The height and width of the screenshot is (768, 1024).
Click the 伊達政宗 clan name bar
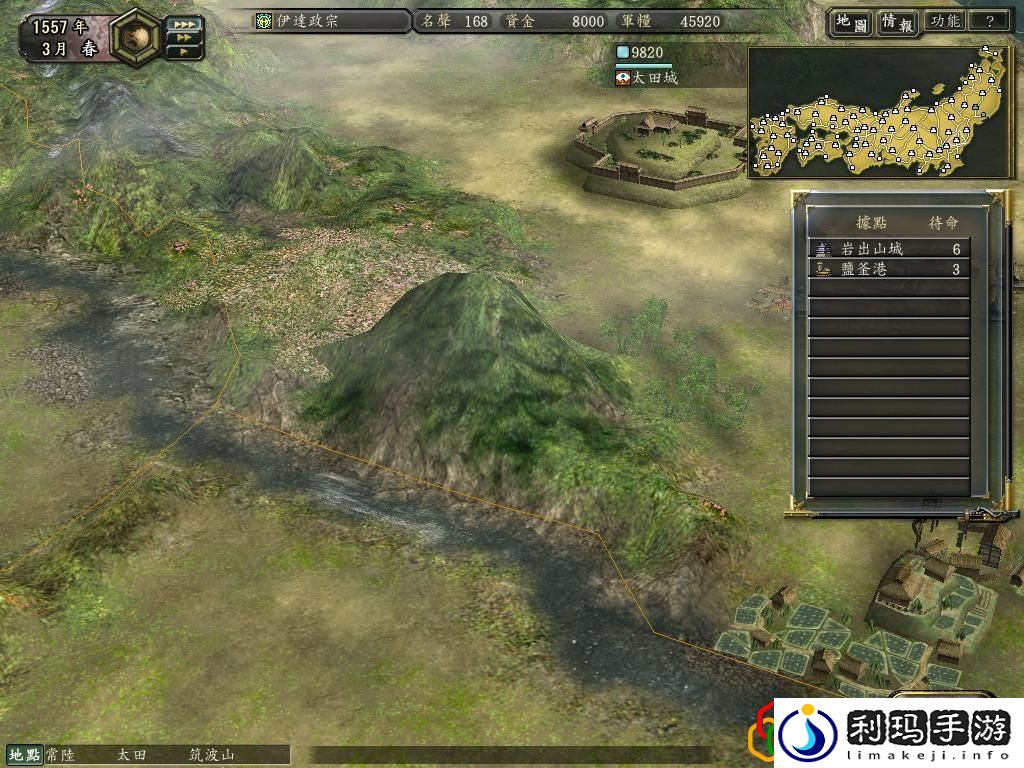[x=332, y=21]
